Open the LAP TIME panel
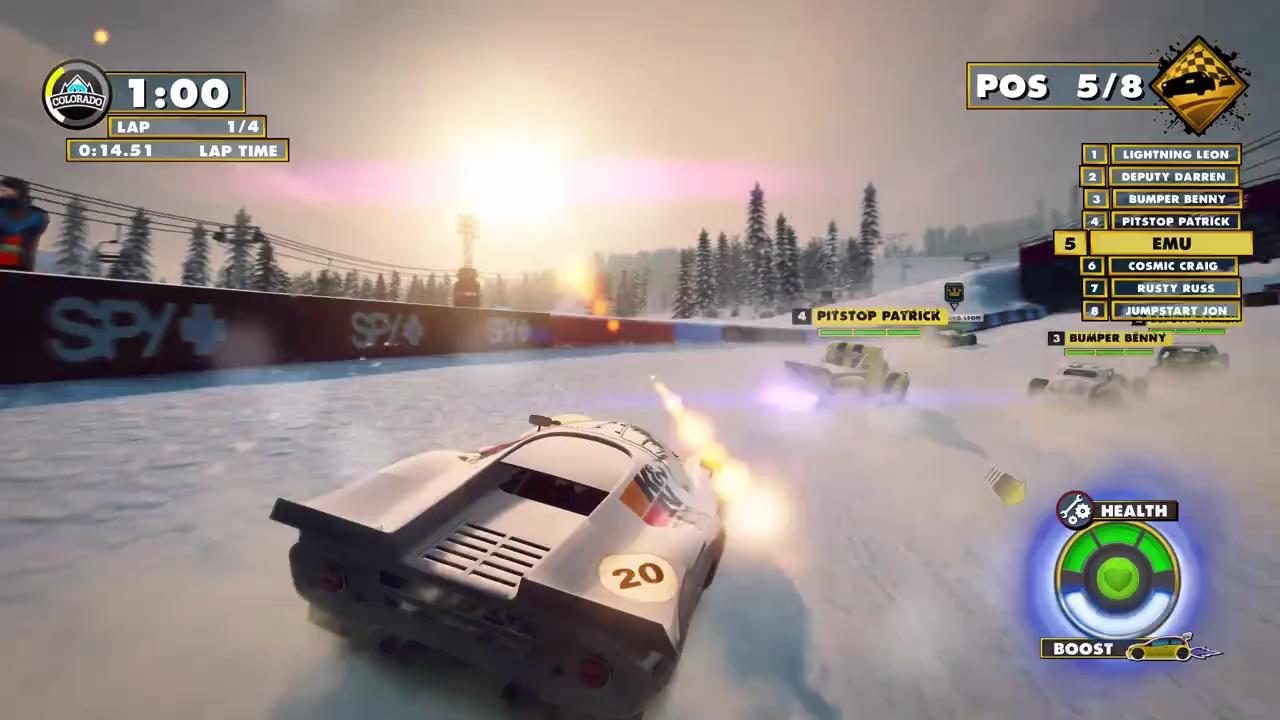Screen dimensions: 1280x720 [x=176, y=150]
